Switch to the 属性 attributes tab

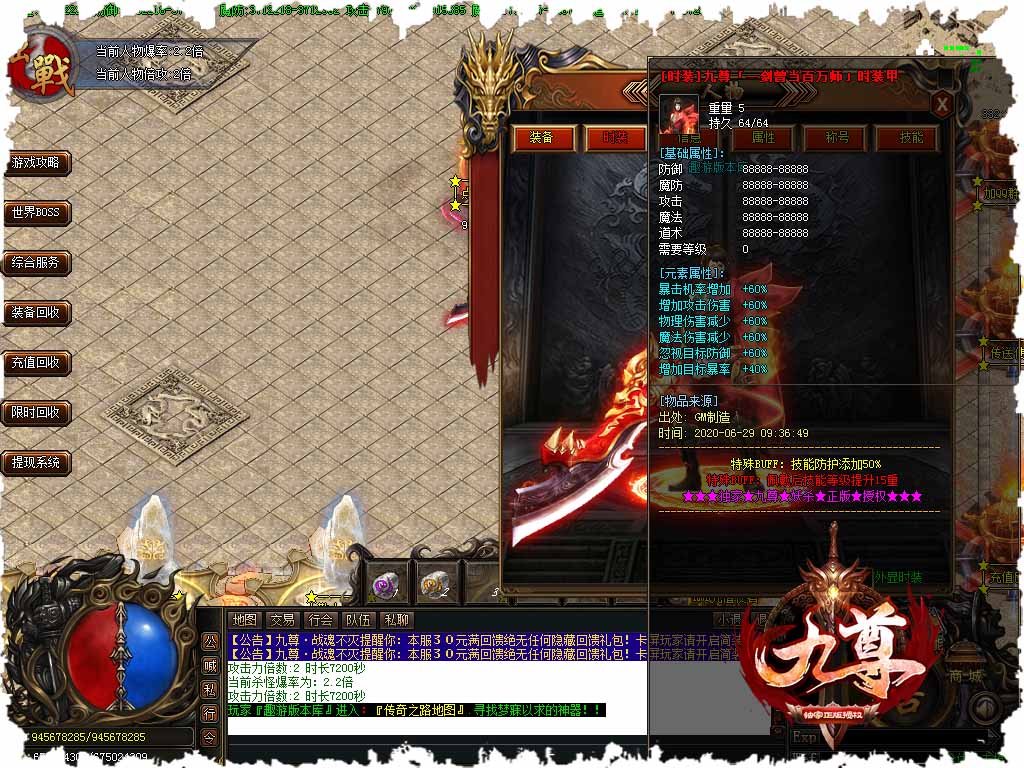point(763,138)
